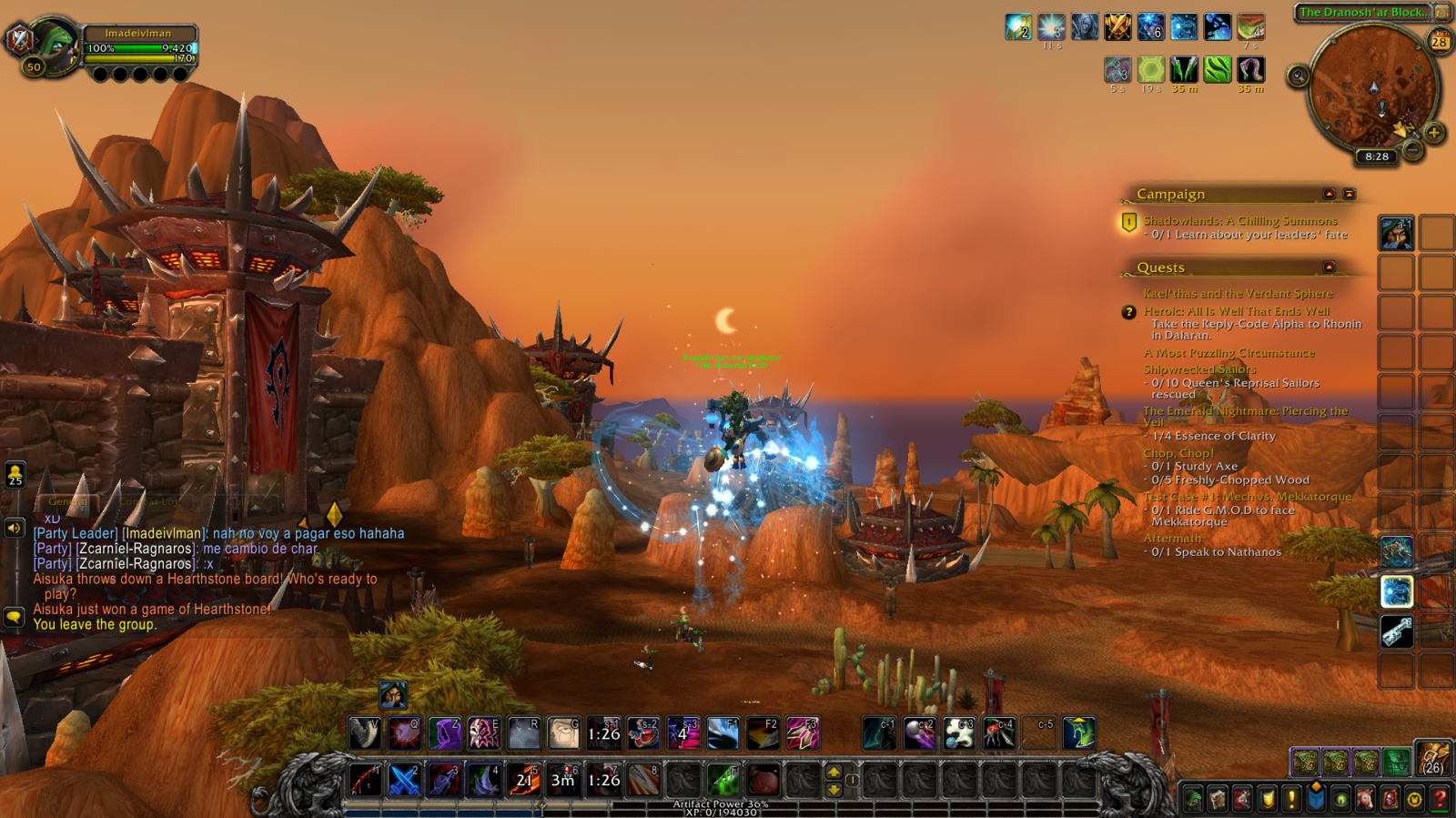Activate the crossed blue swords ability

pos(404,780)
